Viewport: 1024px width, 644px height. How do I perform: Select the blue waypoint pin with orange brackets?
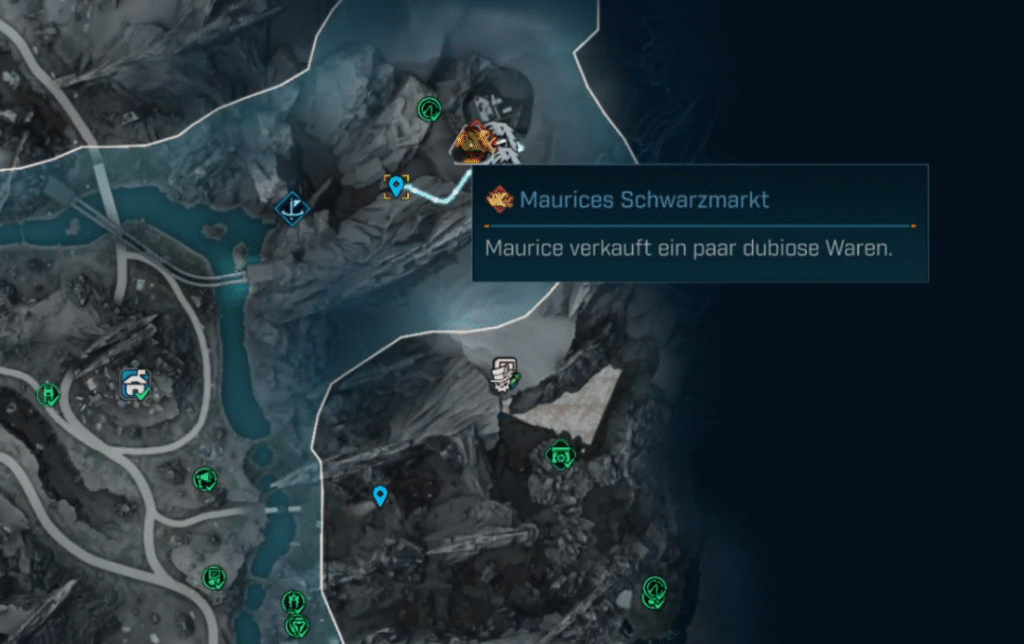click(x=397, y=186)
